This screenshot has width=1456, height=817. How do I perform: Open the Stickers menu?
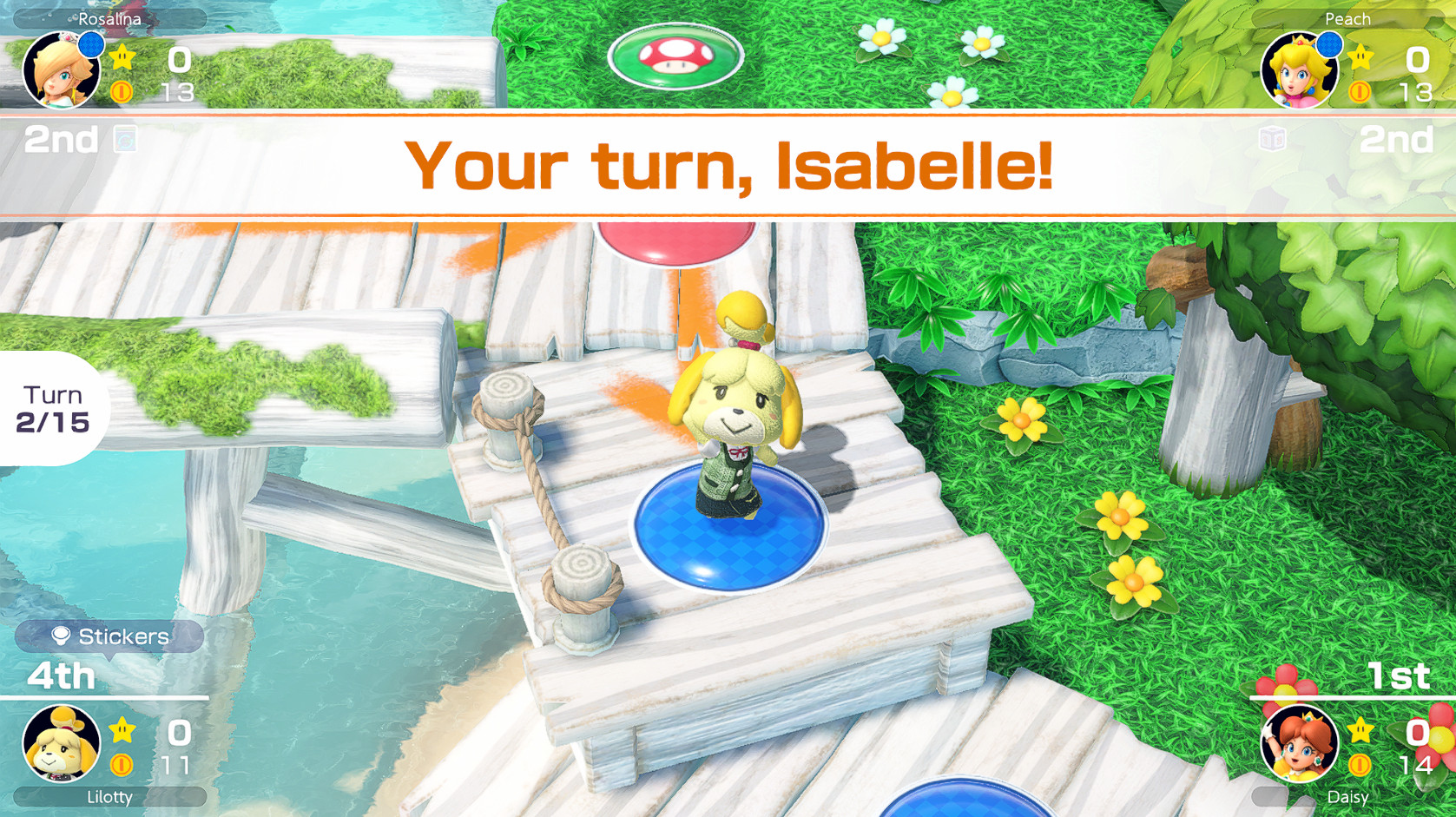pyautogui.click(x=108, y=636)
